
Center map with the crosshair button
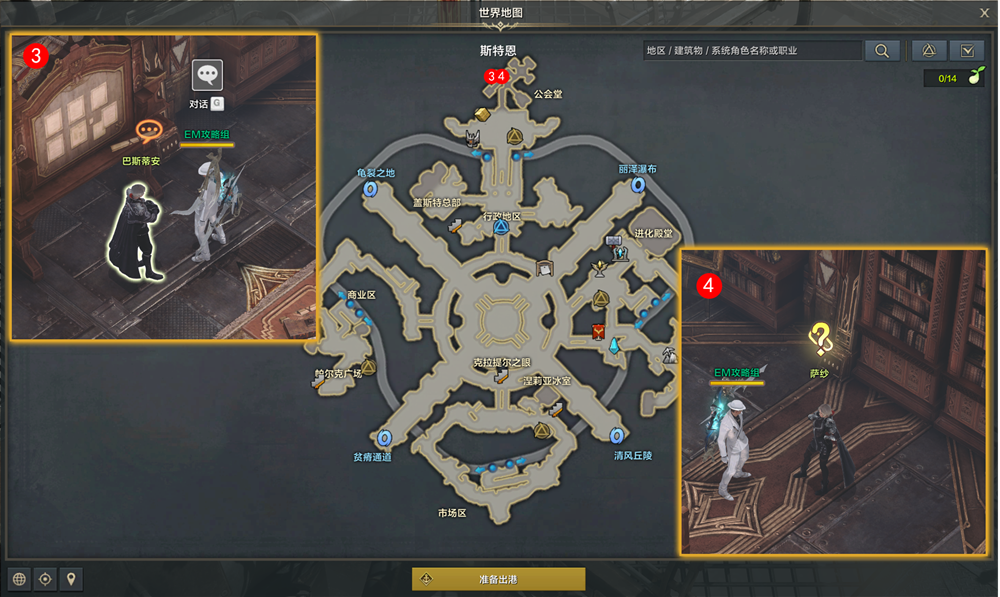[x=45, y=579]
